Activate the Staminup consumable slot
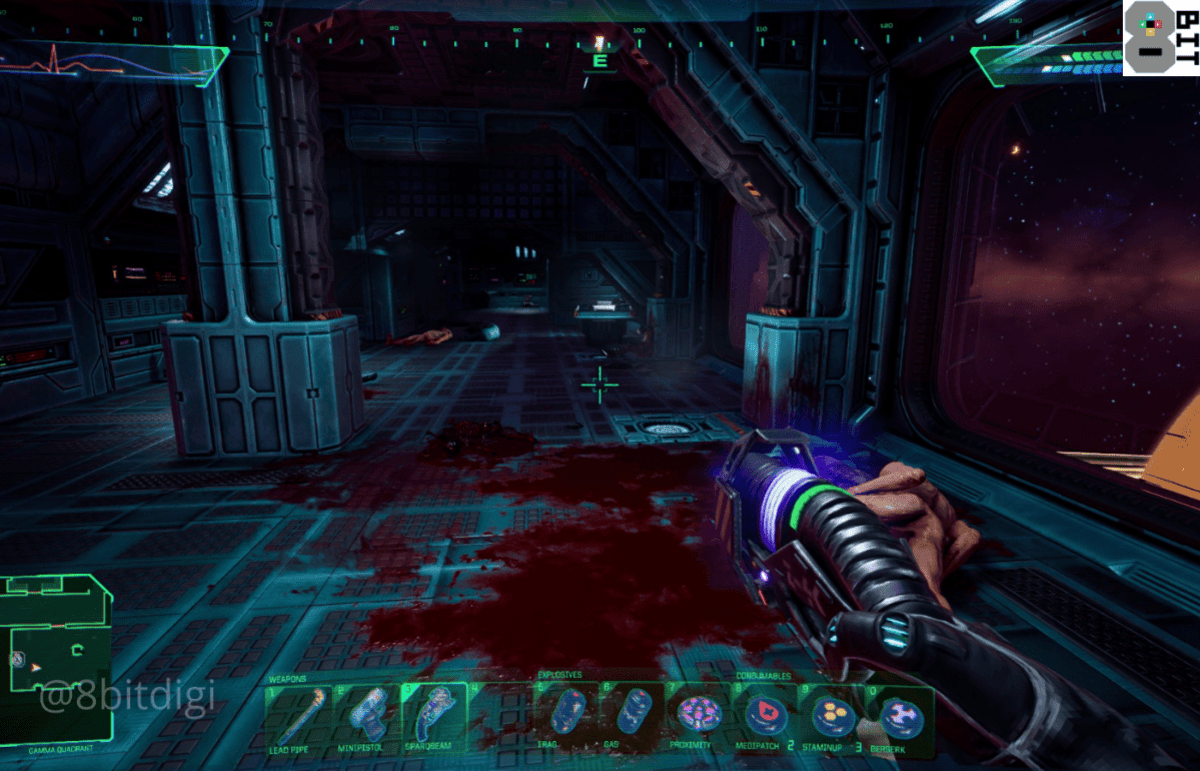 pyautogui.click(x=832, y=715)
